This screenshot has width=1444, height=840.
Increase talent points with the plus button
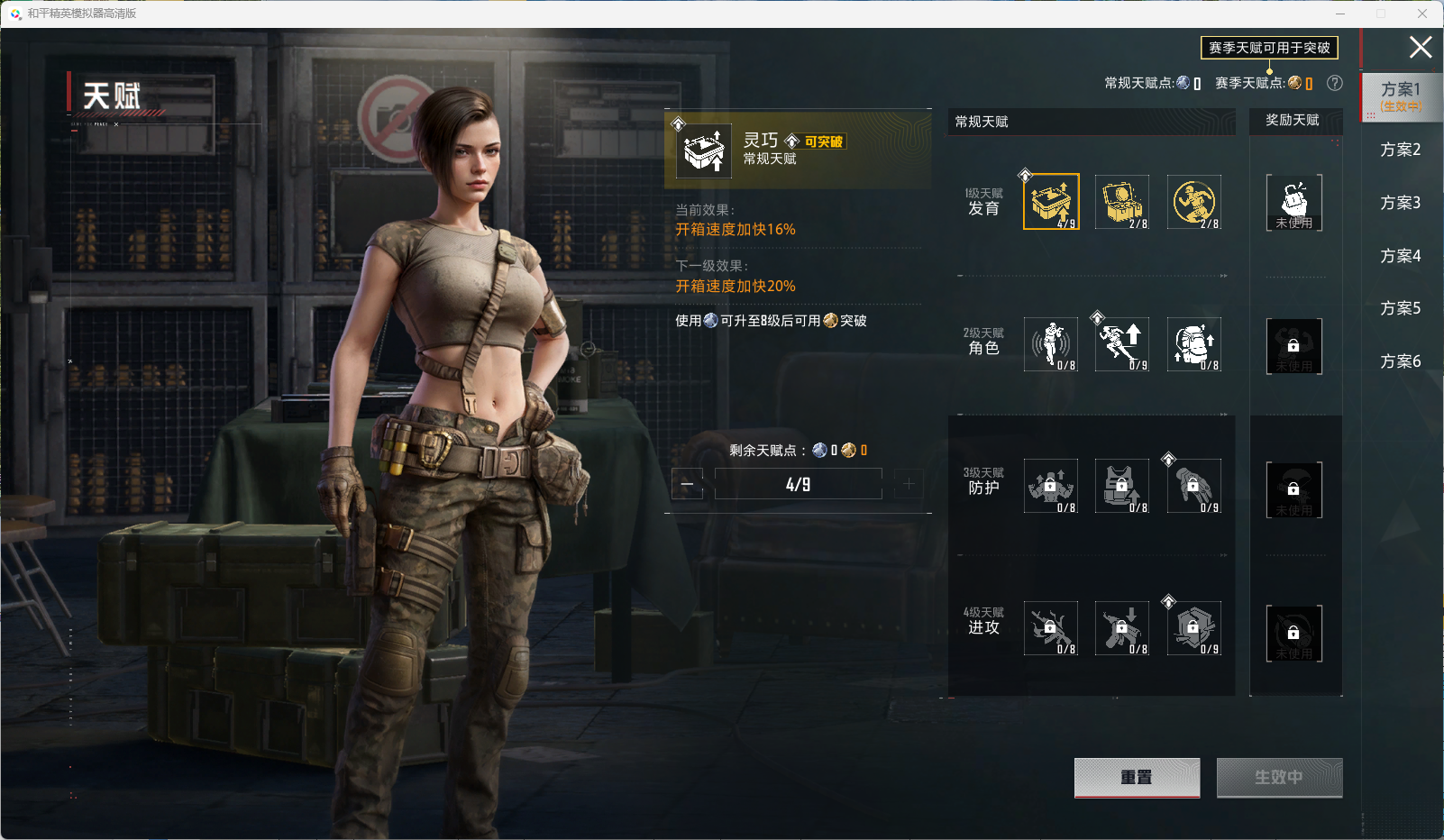click(909, 484)
